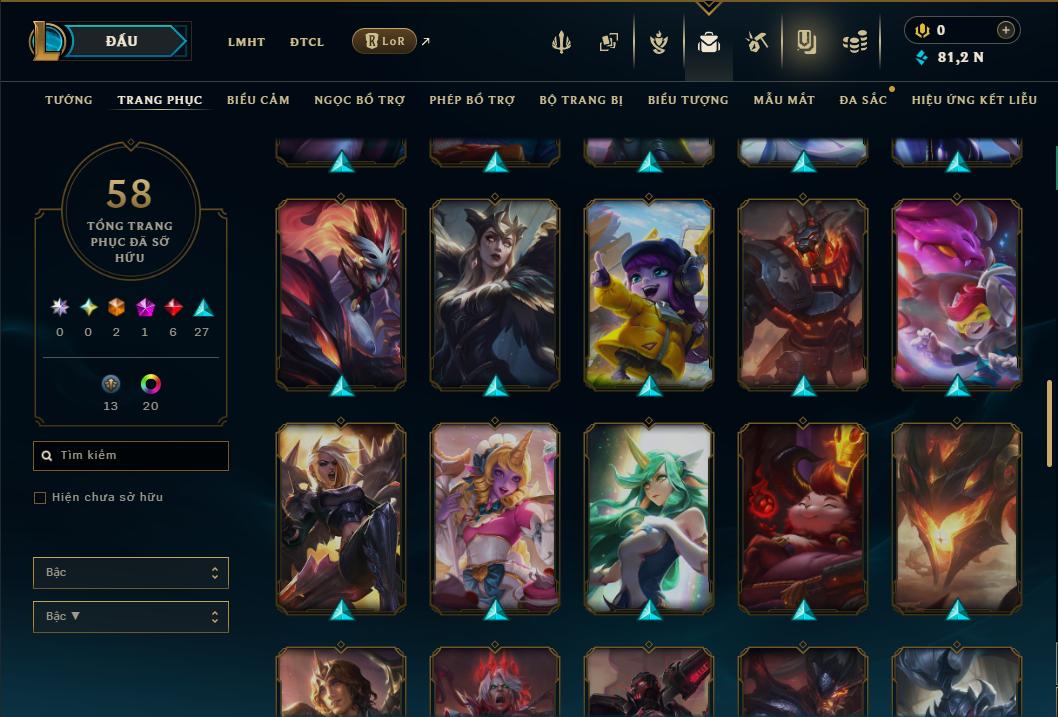
Task: Toggle the Hiện chưa sở hữu checkbox
Action: pos(40,498)
